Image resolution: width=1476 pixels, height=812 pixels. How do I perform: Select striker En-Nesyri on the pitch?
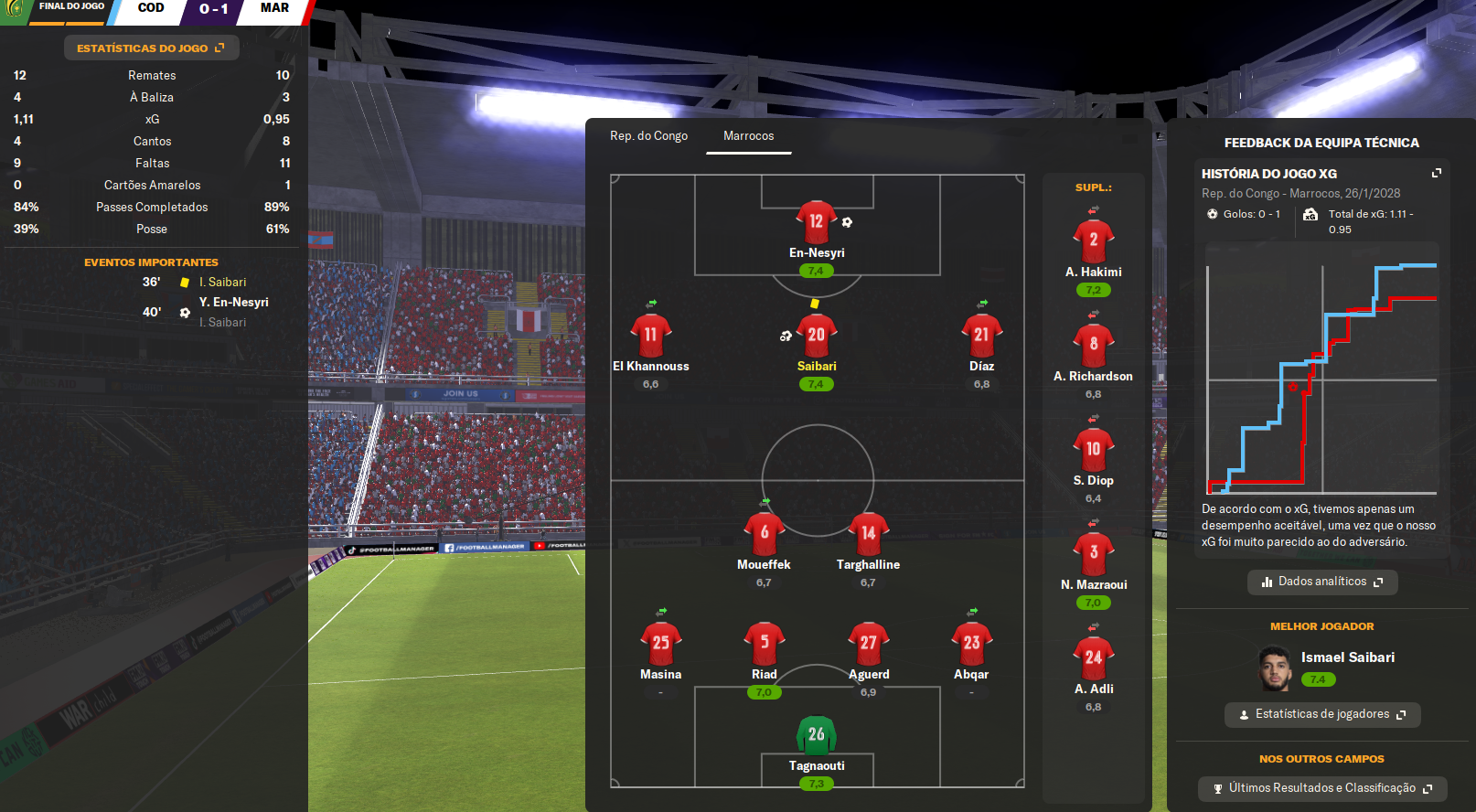(816, 222)
